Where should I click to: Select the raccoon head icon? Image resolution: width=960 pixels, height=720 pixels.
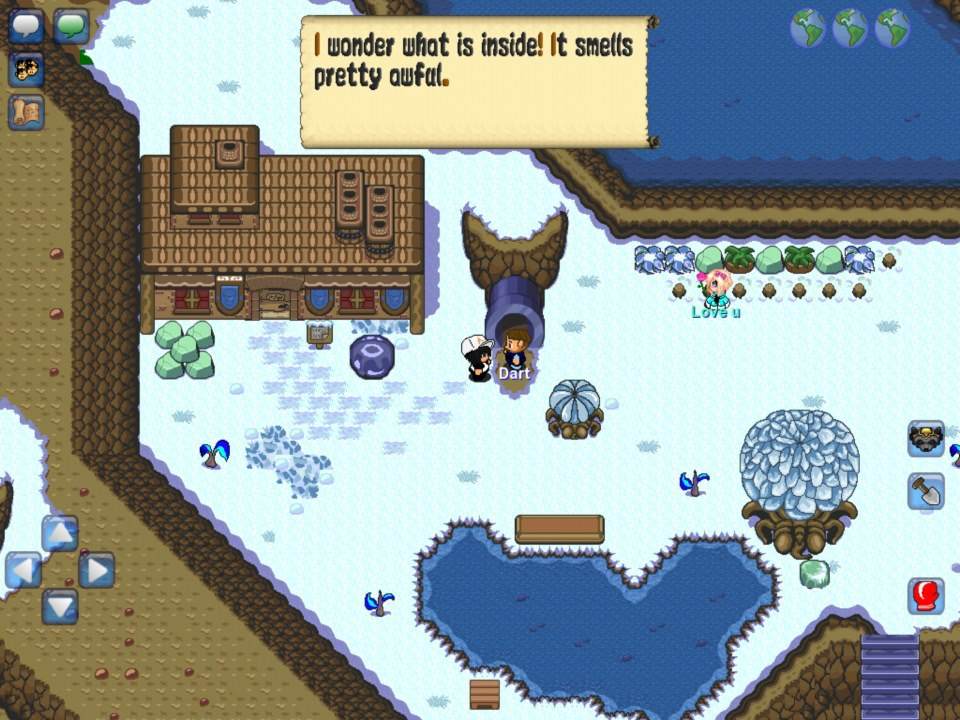[926, 439]
